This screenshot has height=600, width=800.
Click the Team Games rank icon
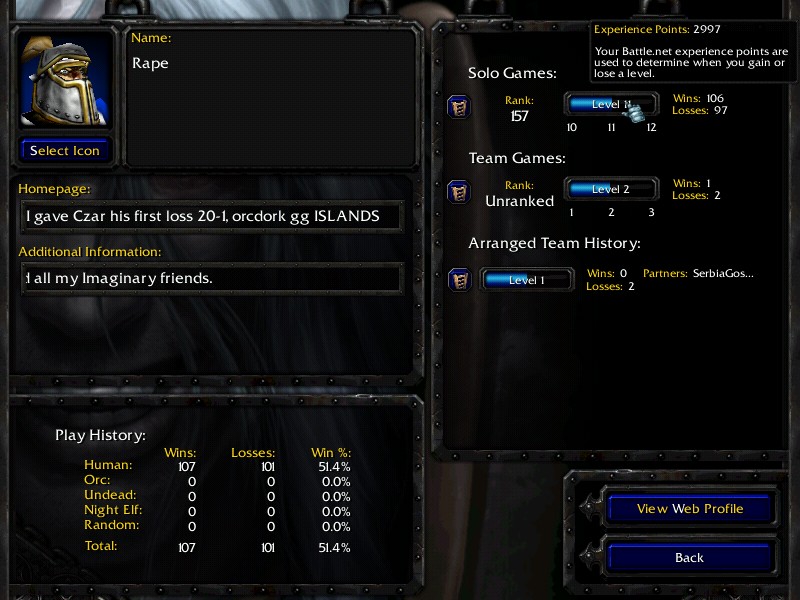458,191
